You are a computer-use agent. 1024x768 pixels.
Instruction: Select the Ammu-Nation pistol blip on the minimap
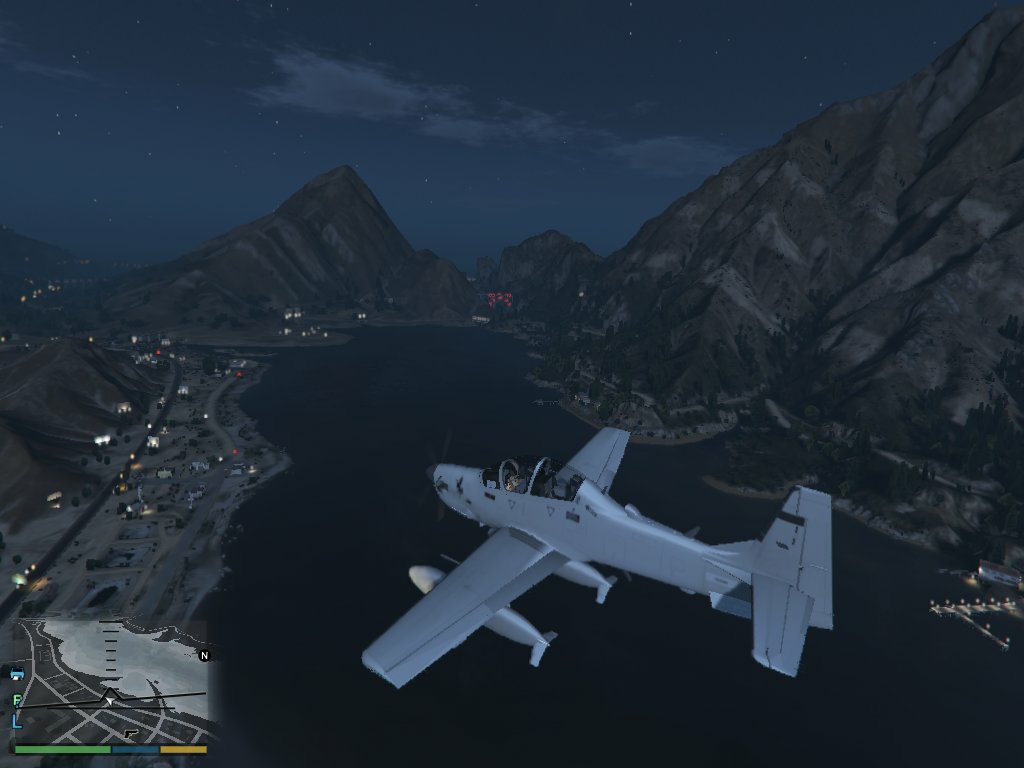coord(131,733)
